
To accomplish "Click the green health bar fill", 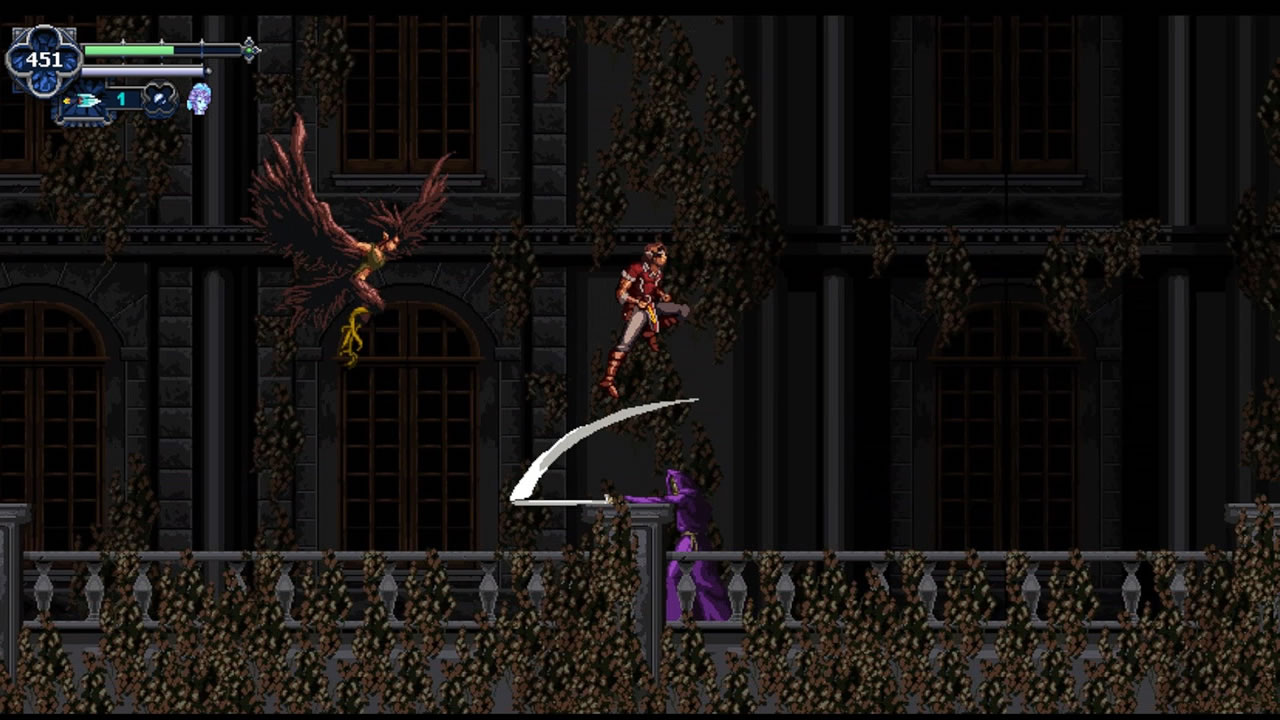I will click(127, 50).
